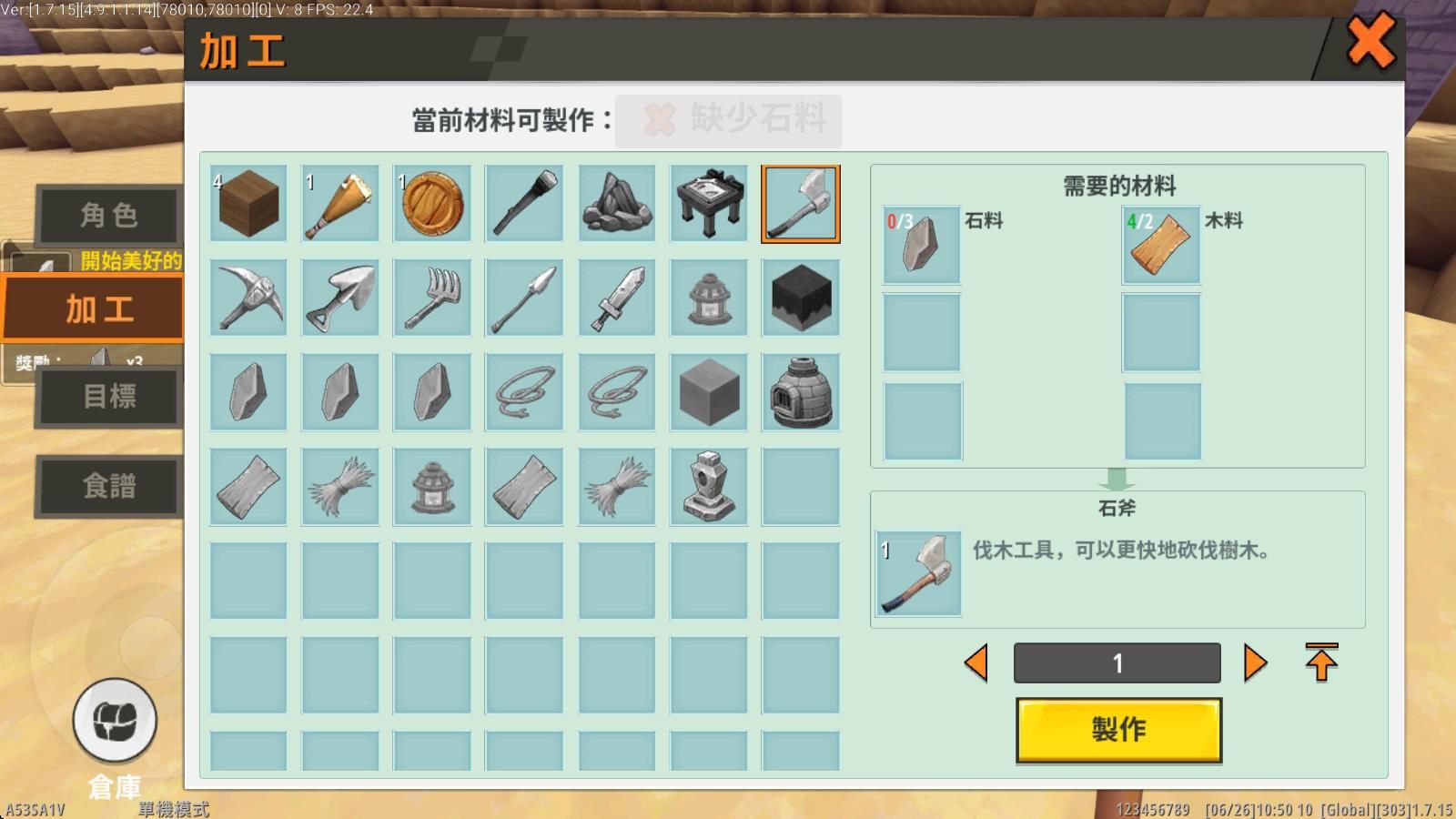Click the quantity field showing 1

tap(1117, 662)
